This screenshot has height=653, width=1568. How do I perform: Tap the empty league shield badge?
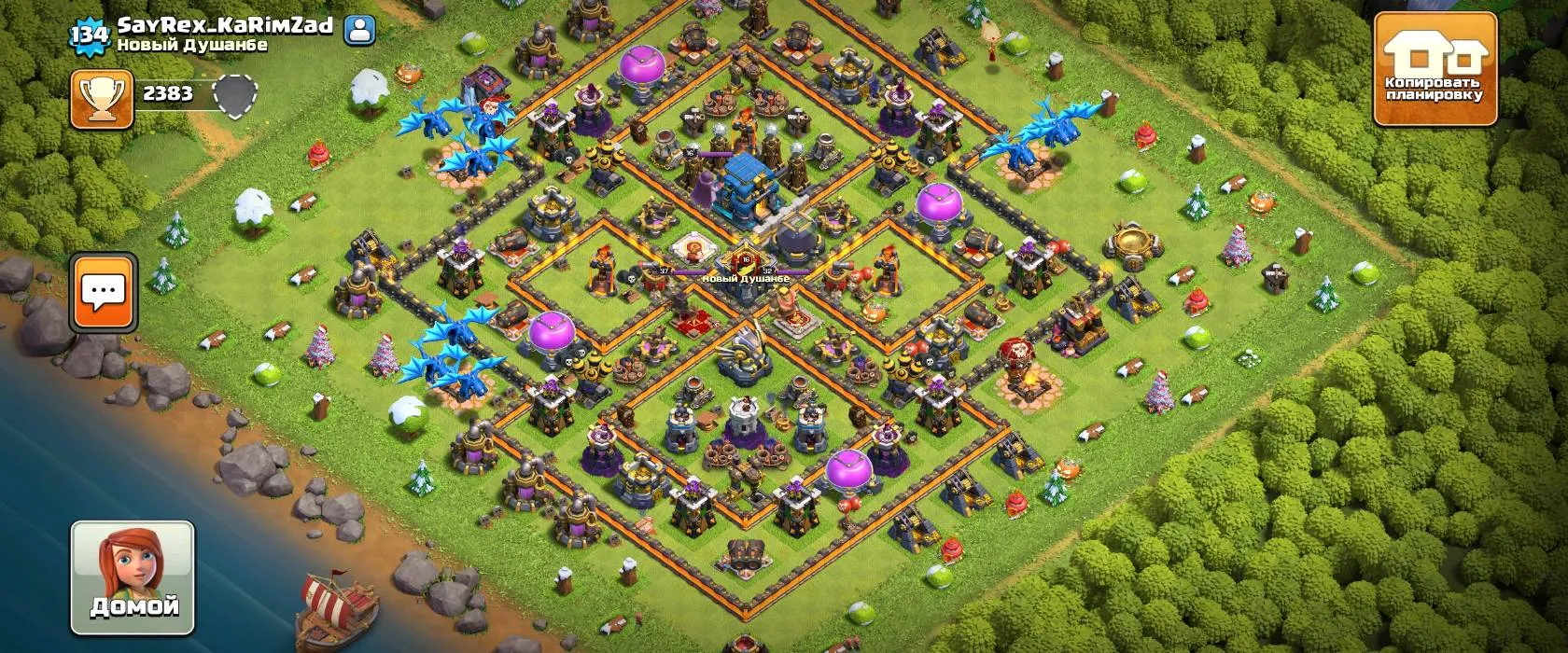tap(234, 96)
